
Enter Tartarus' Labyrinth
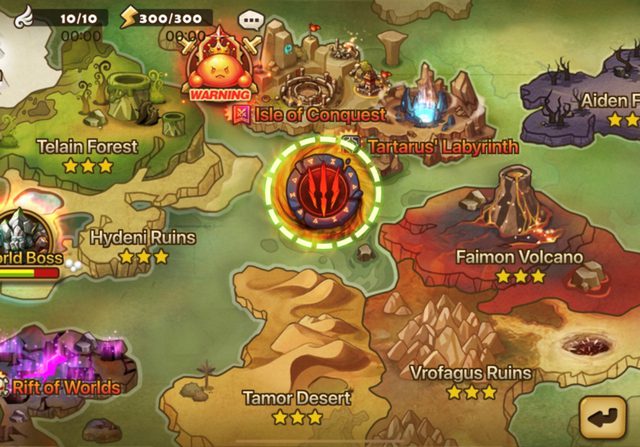[x=440, y=146]
